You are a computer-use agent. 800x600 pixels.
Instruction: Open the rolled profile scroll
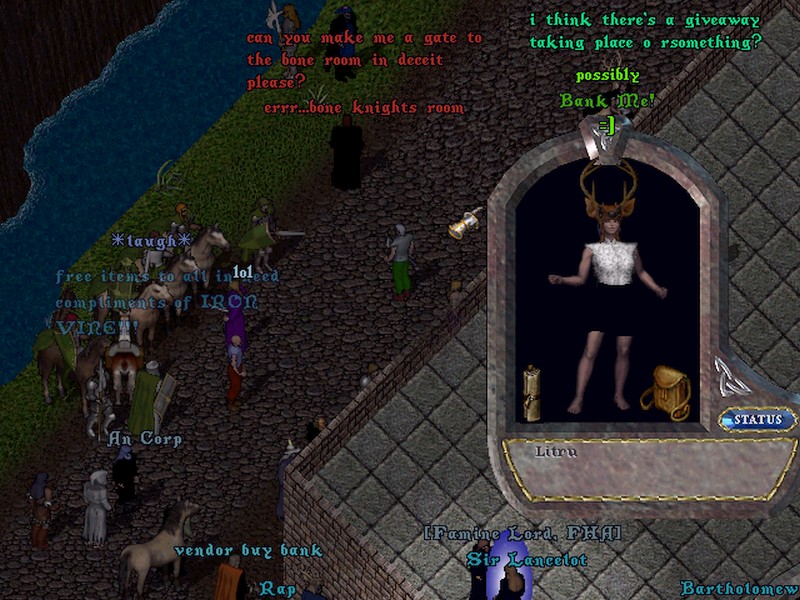click(533, 392)
